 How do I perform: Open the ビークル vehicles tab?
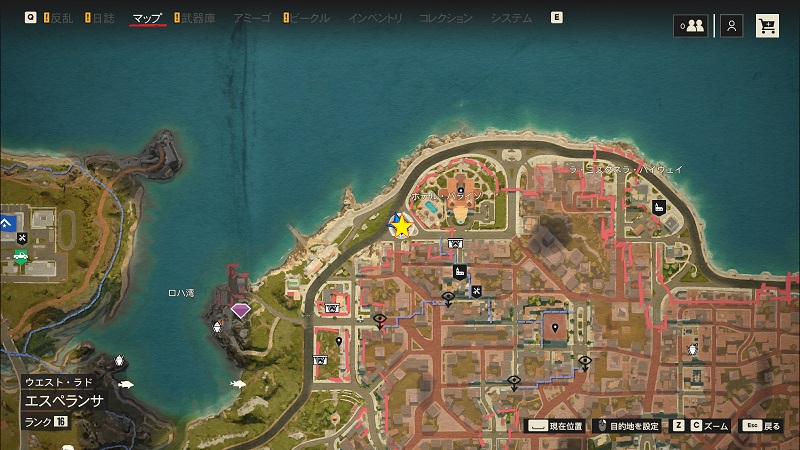pyautogui.click(x=306, y=18)
